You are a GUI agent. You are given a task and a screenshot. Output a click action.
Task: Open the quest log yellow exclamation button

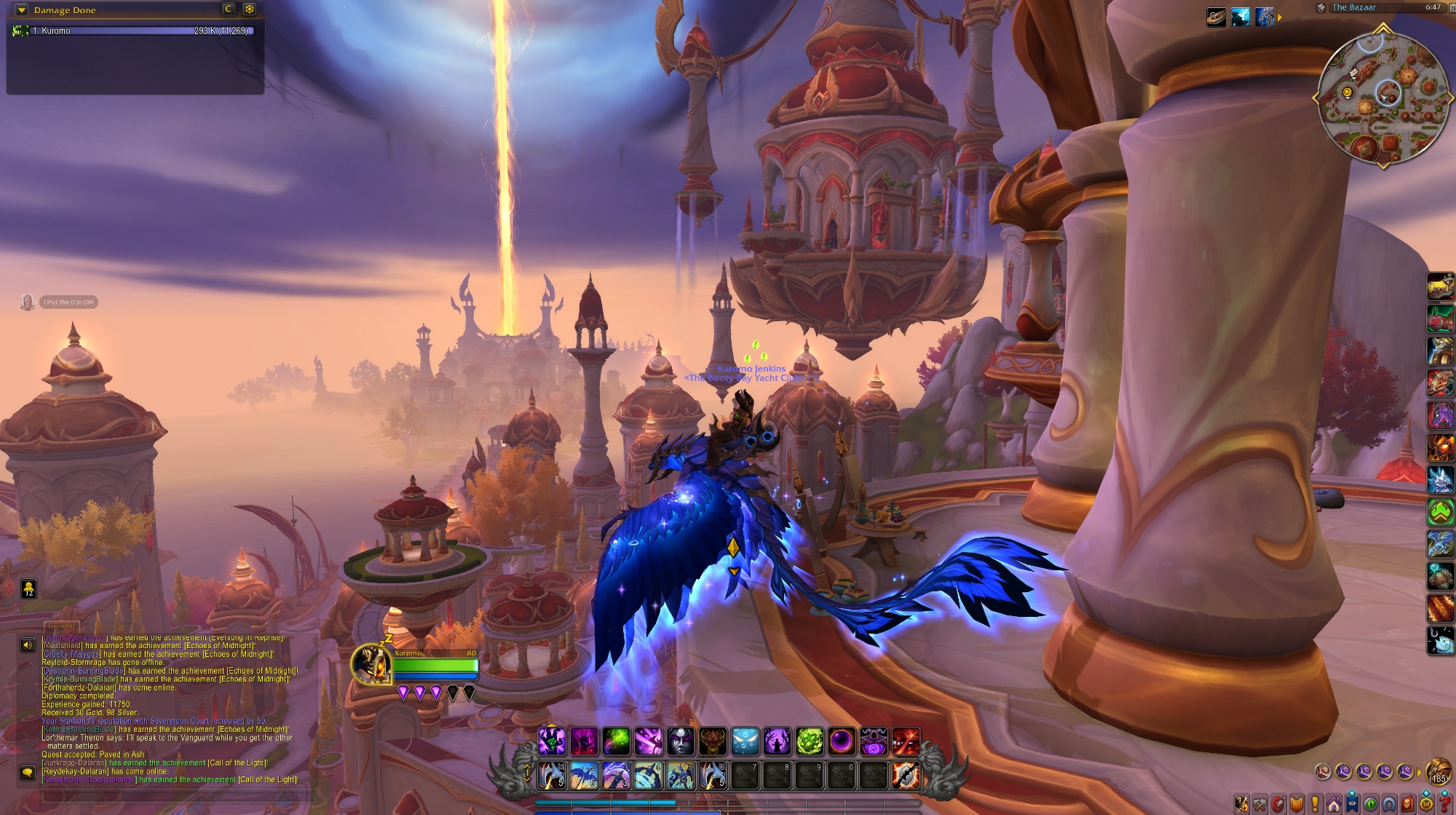1315,805
